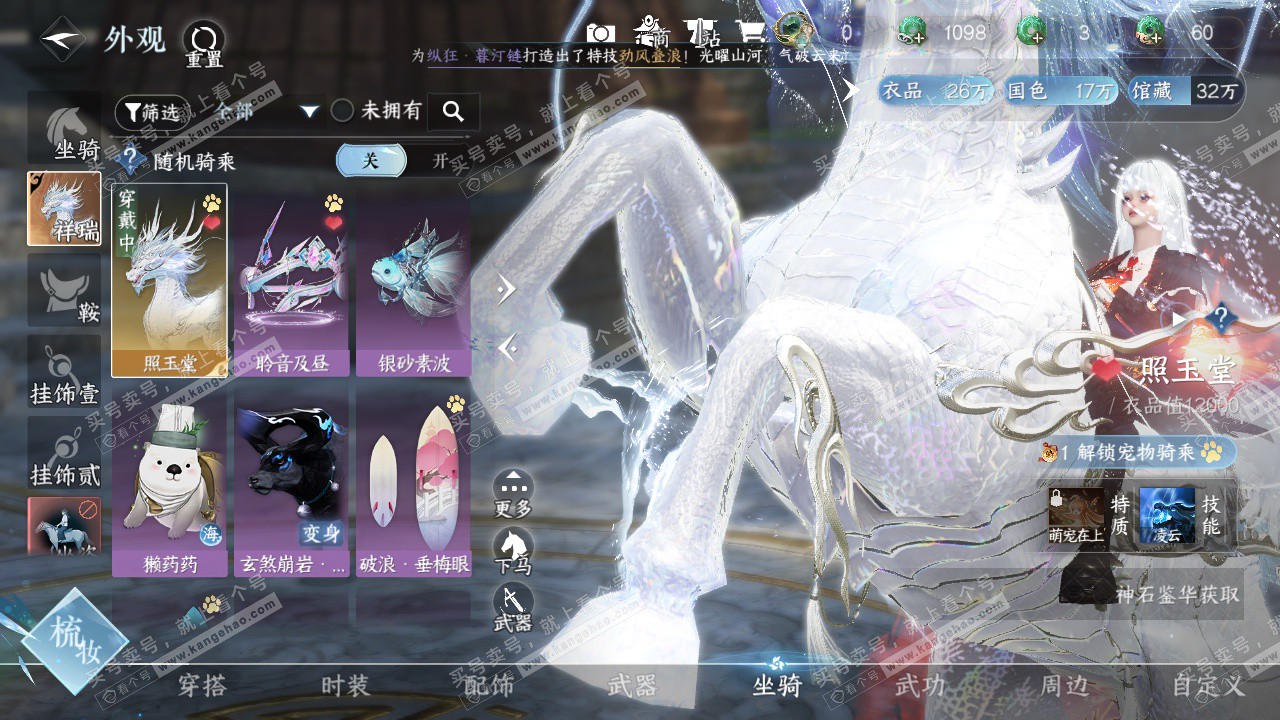
Task: Switch to the 鞍 saddle category
Action: coord(65,291)
